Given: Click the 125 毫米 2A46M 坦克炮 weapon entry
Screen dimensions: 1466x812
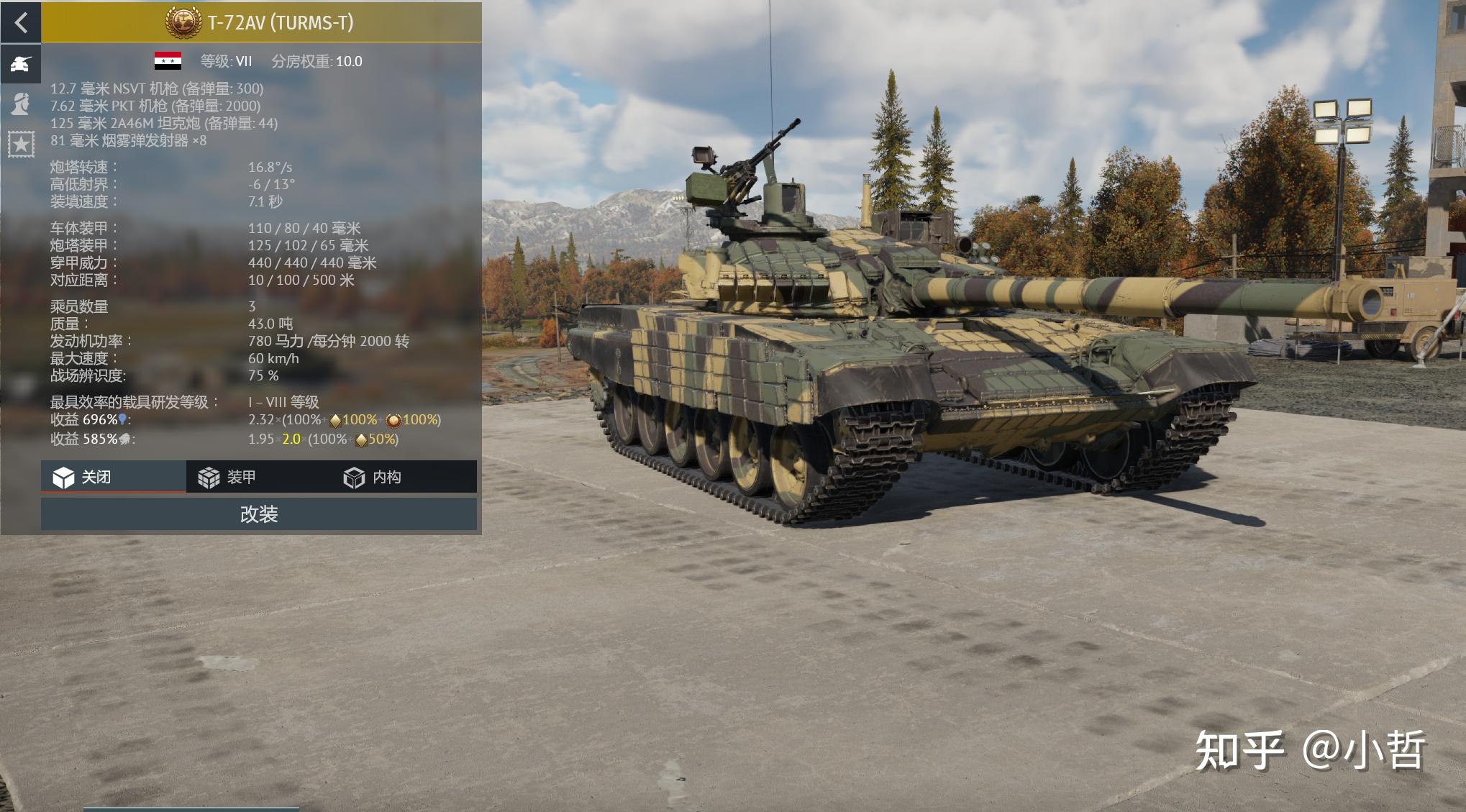Looking at the screenshot, I should pyautogui.click(x=165, y=124).
